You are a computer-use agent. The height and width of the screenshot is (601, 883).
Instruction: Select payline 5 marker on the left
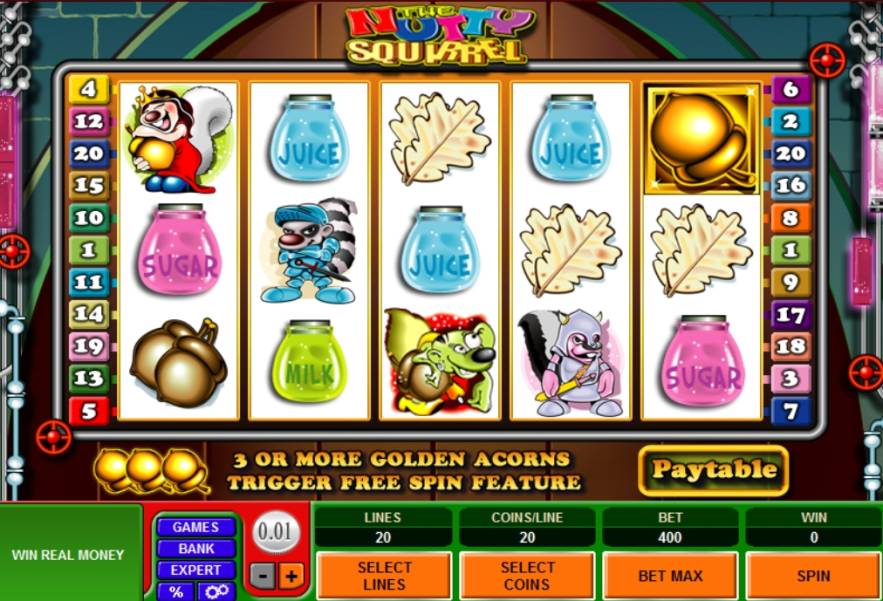88,410
